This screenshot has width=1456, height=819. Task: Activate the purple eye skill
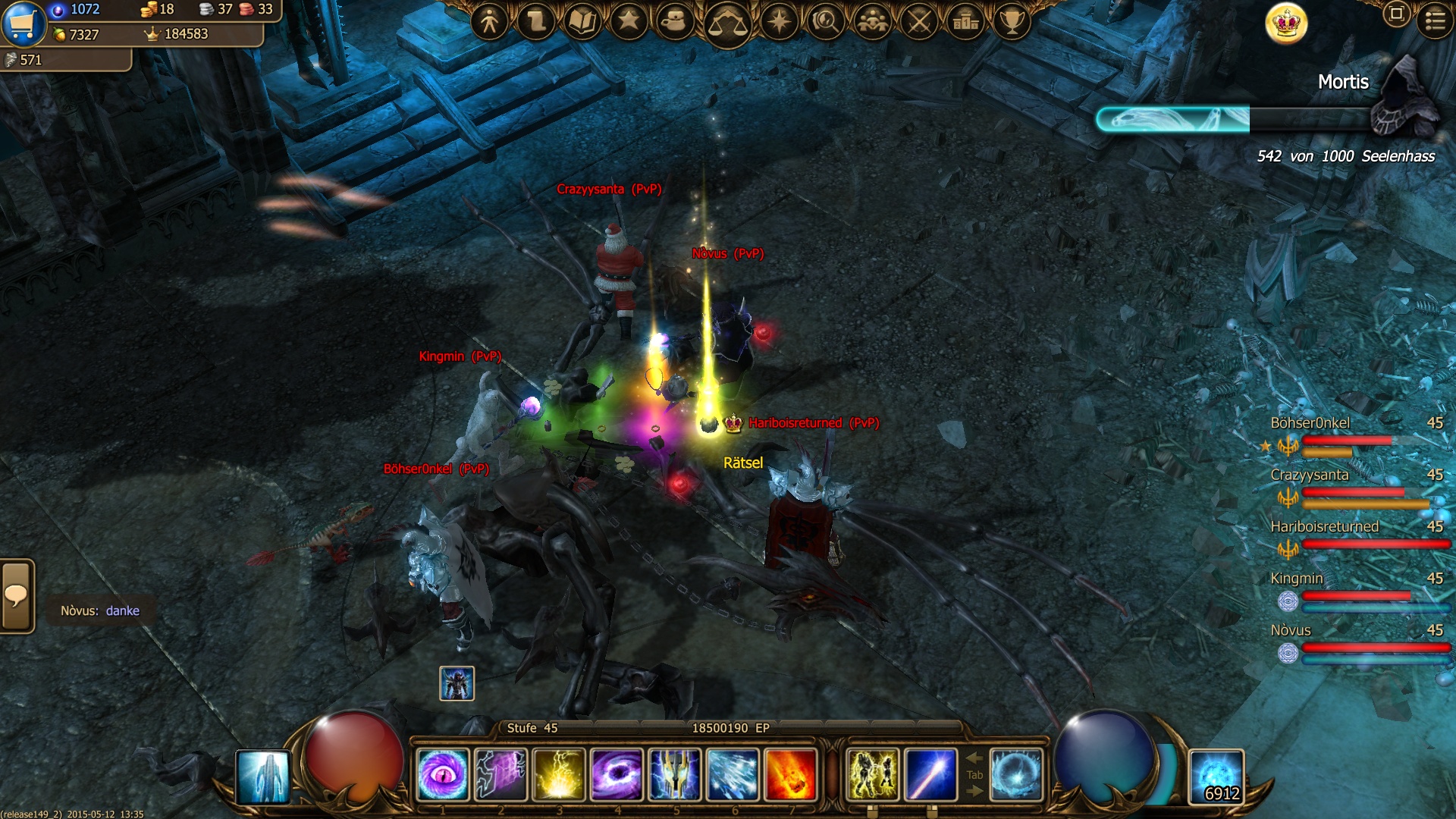click(x=443, y=774)
